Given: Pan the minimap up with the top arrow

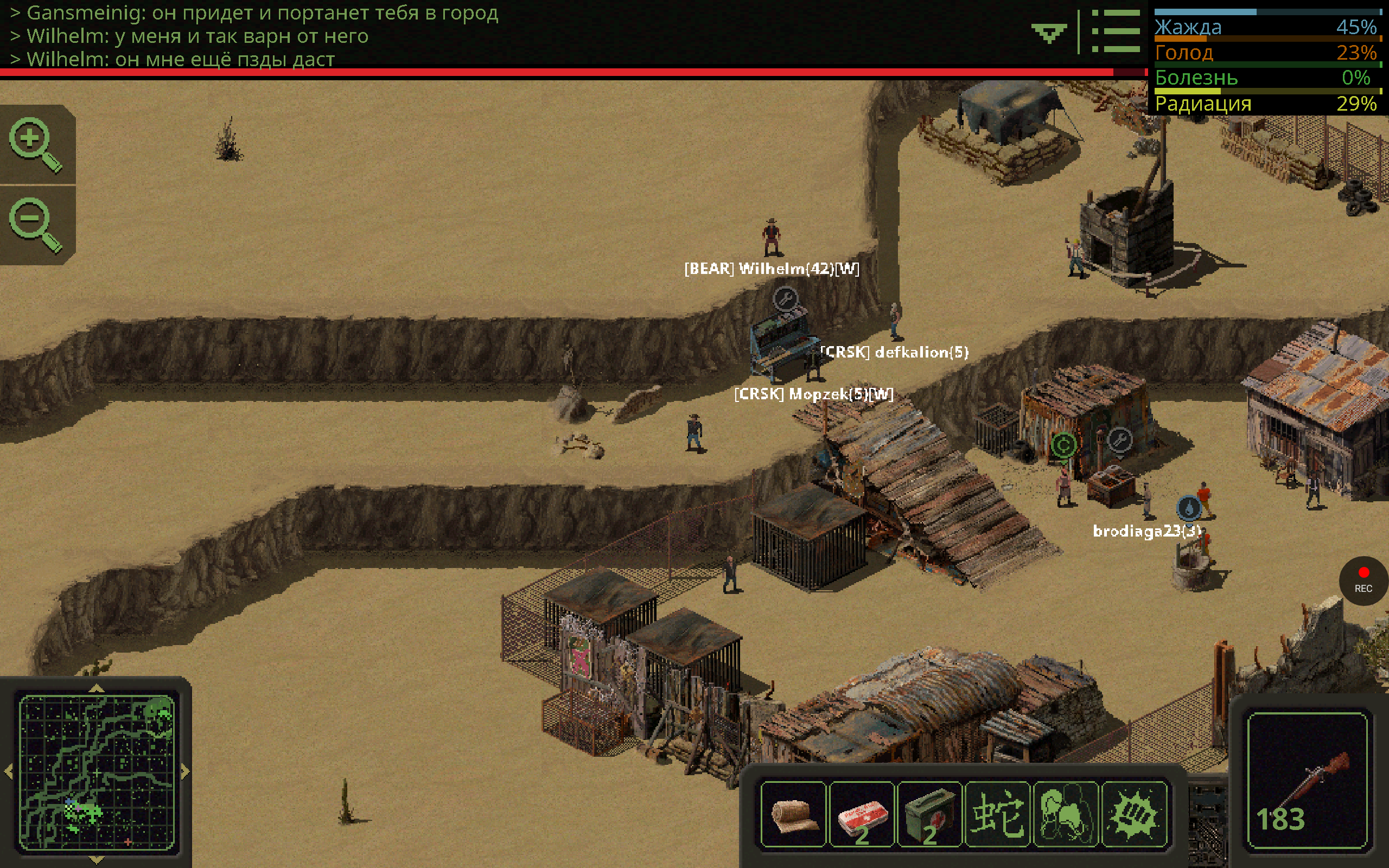Looking at the screenshot, I should click(x=97, y=688).
